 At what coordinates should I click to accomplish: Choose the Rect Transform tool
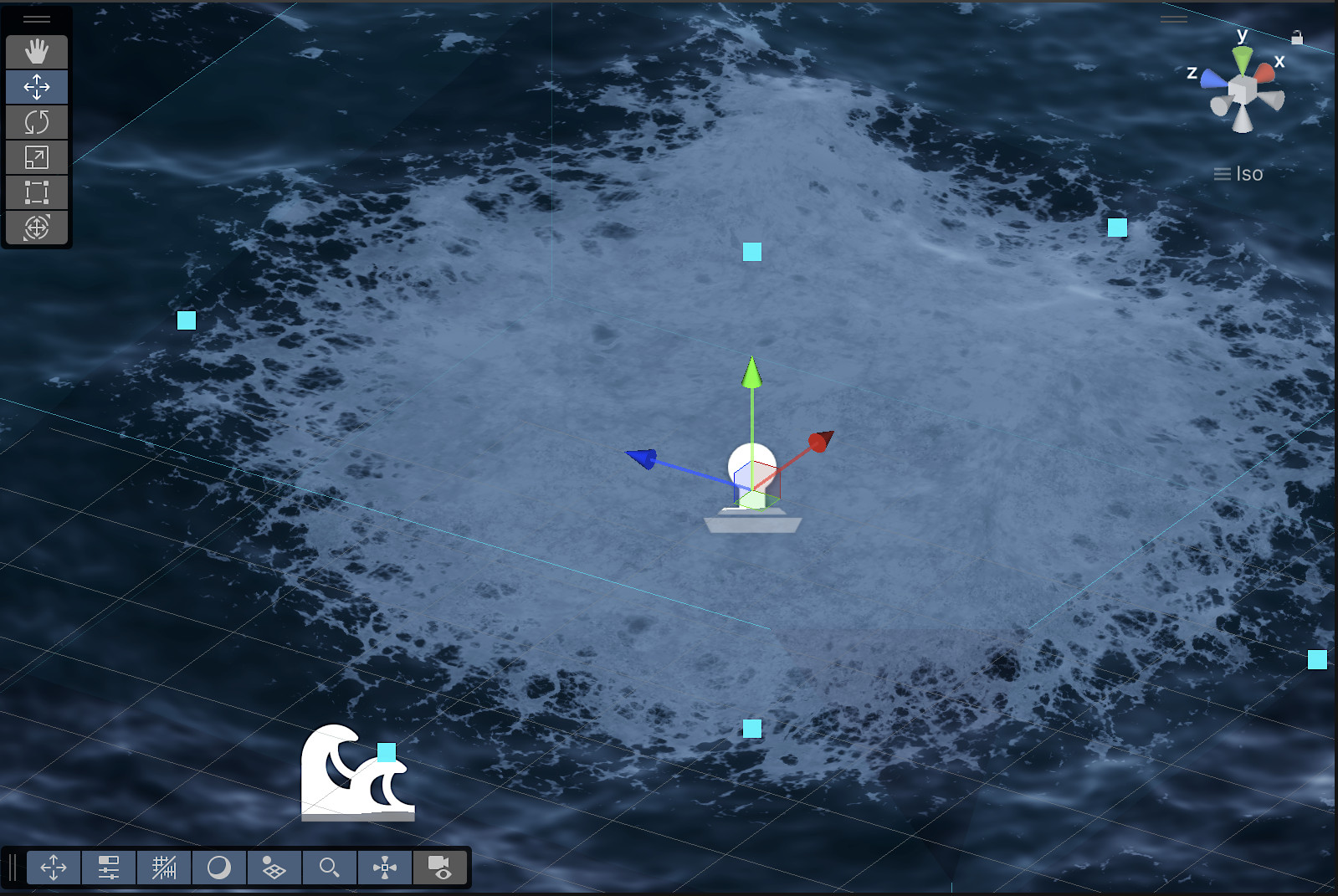37,192
